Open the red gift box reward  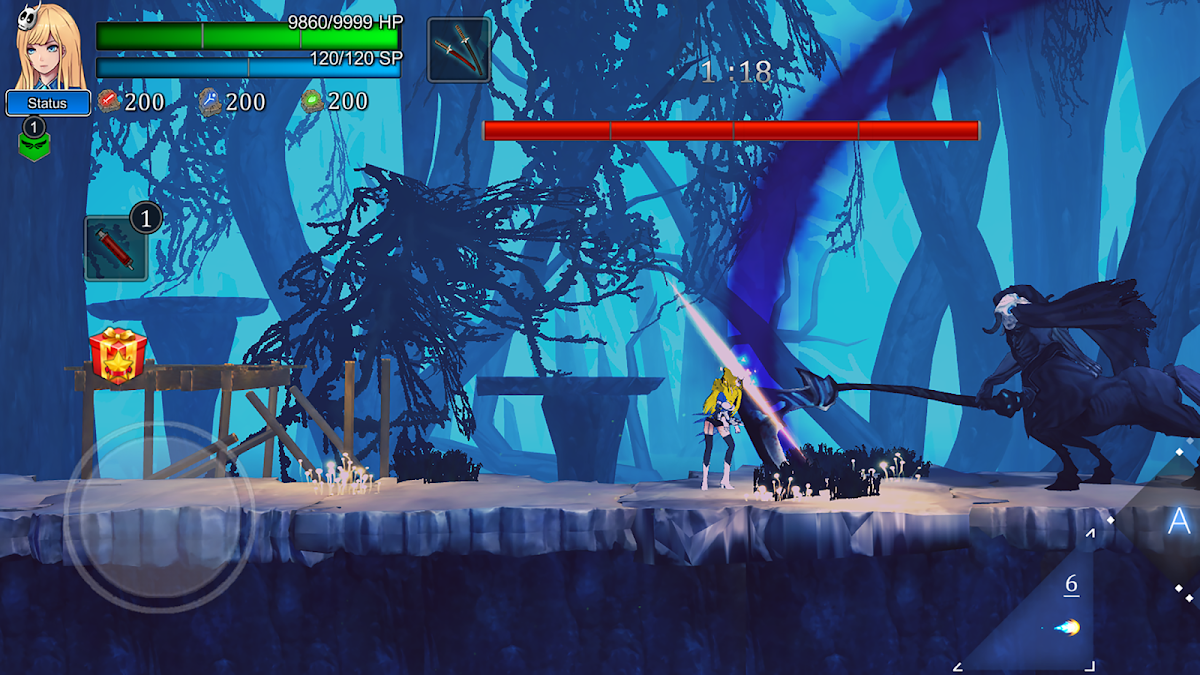[x=118, y=355]
